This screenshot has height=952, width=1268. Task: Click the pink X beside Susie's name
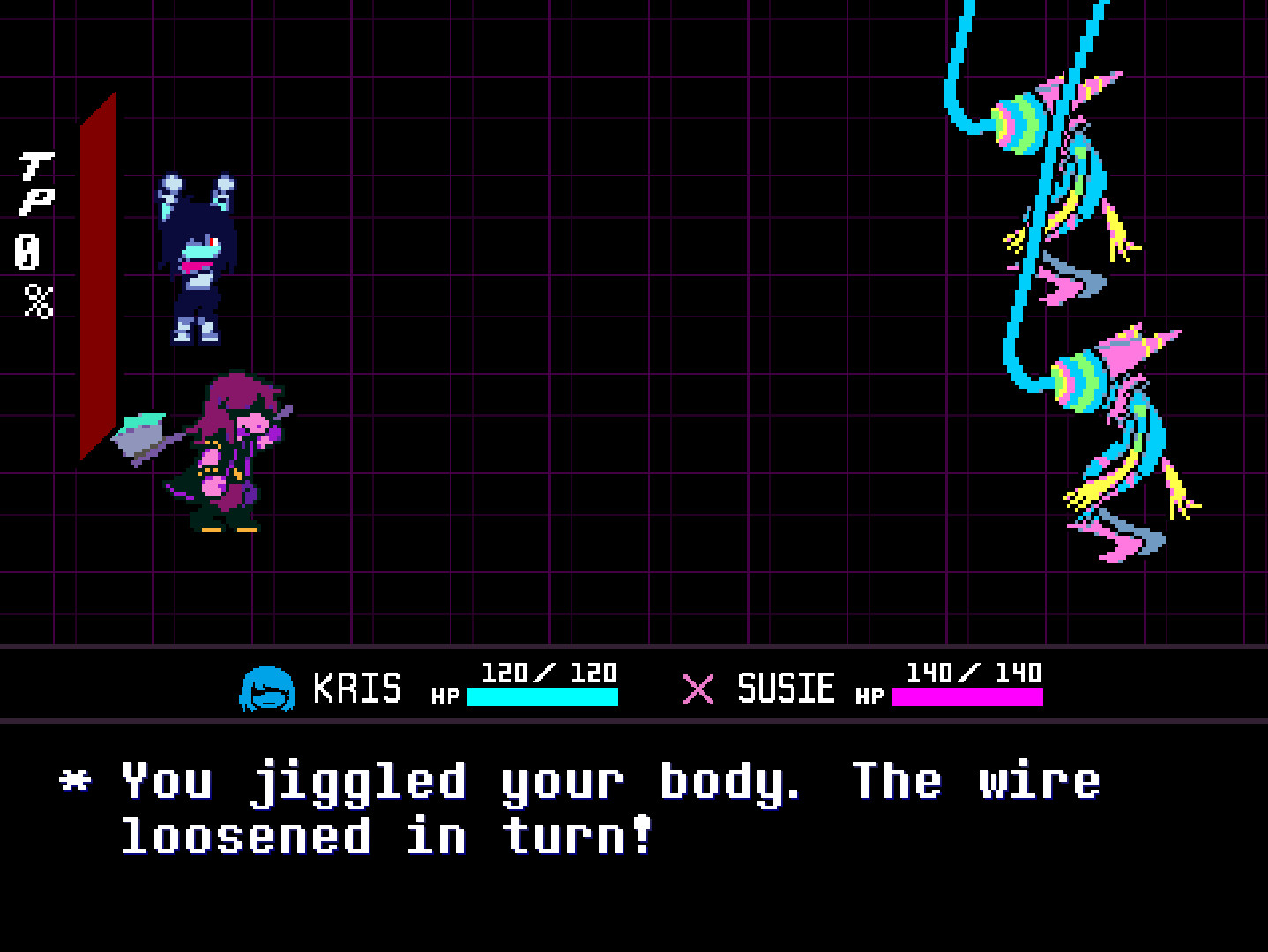point(697,690)
